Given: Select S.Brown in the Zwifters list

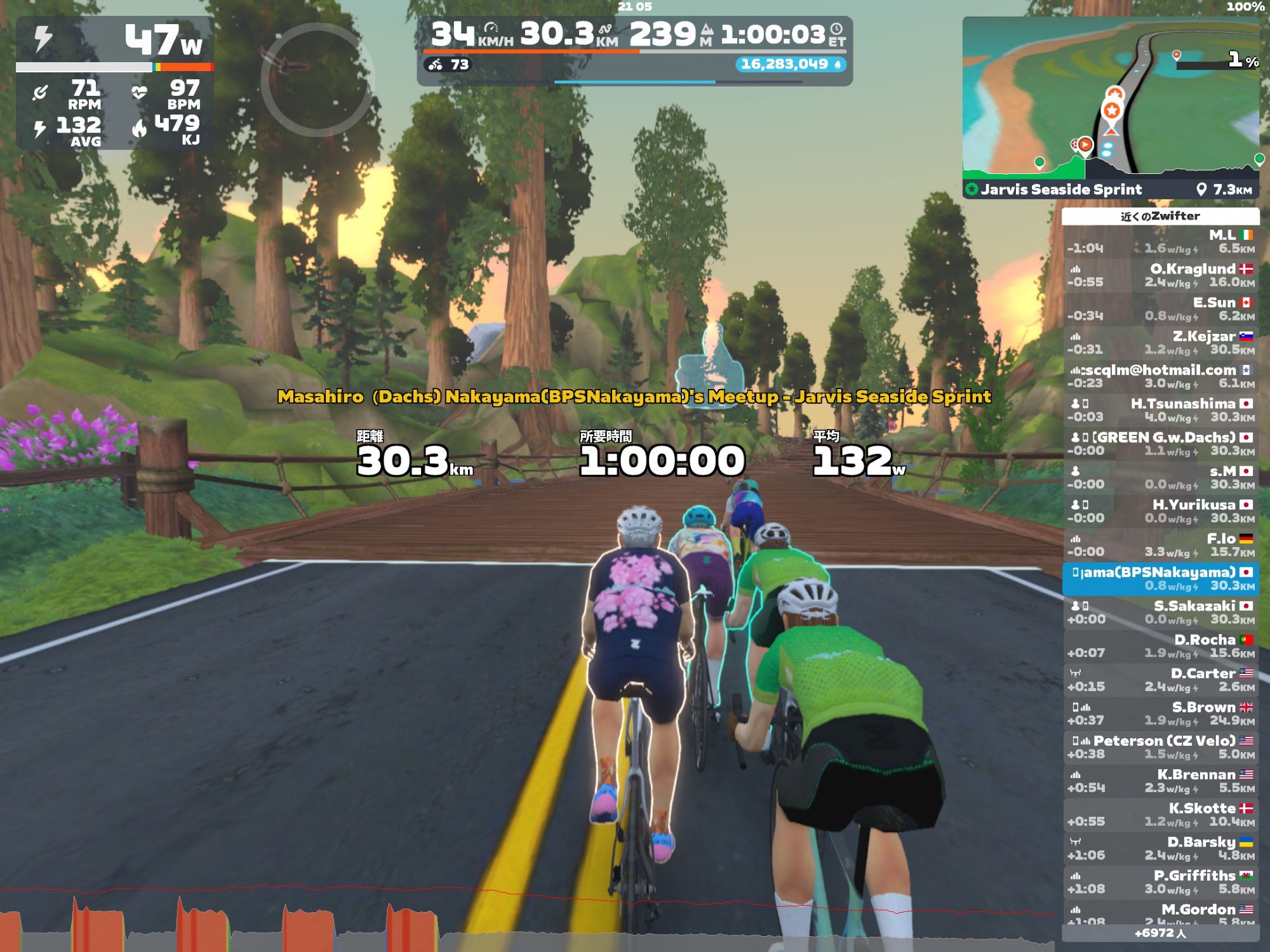Looking at the screenshot, I should 1161,713.
